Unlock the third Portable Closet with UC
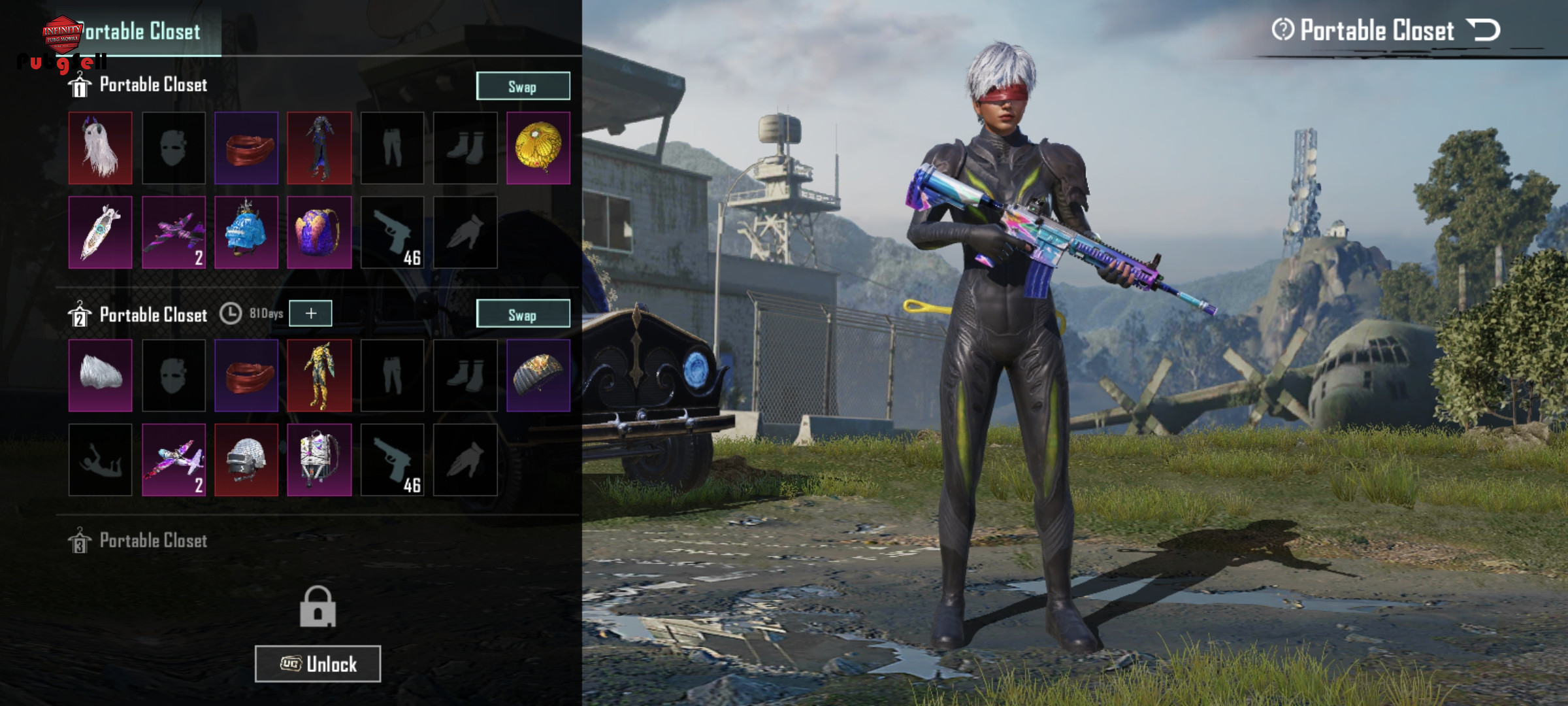 point(318,664)
